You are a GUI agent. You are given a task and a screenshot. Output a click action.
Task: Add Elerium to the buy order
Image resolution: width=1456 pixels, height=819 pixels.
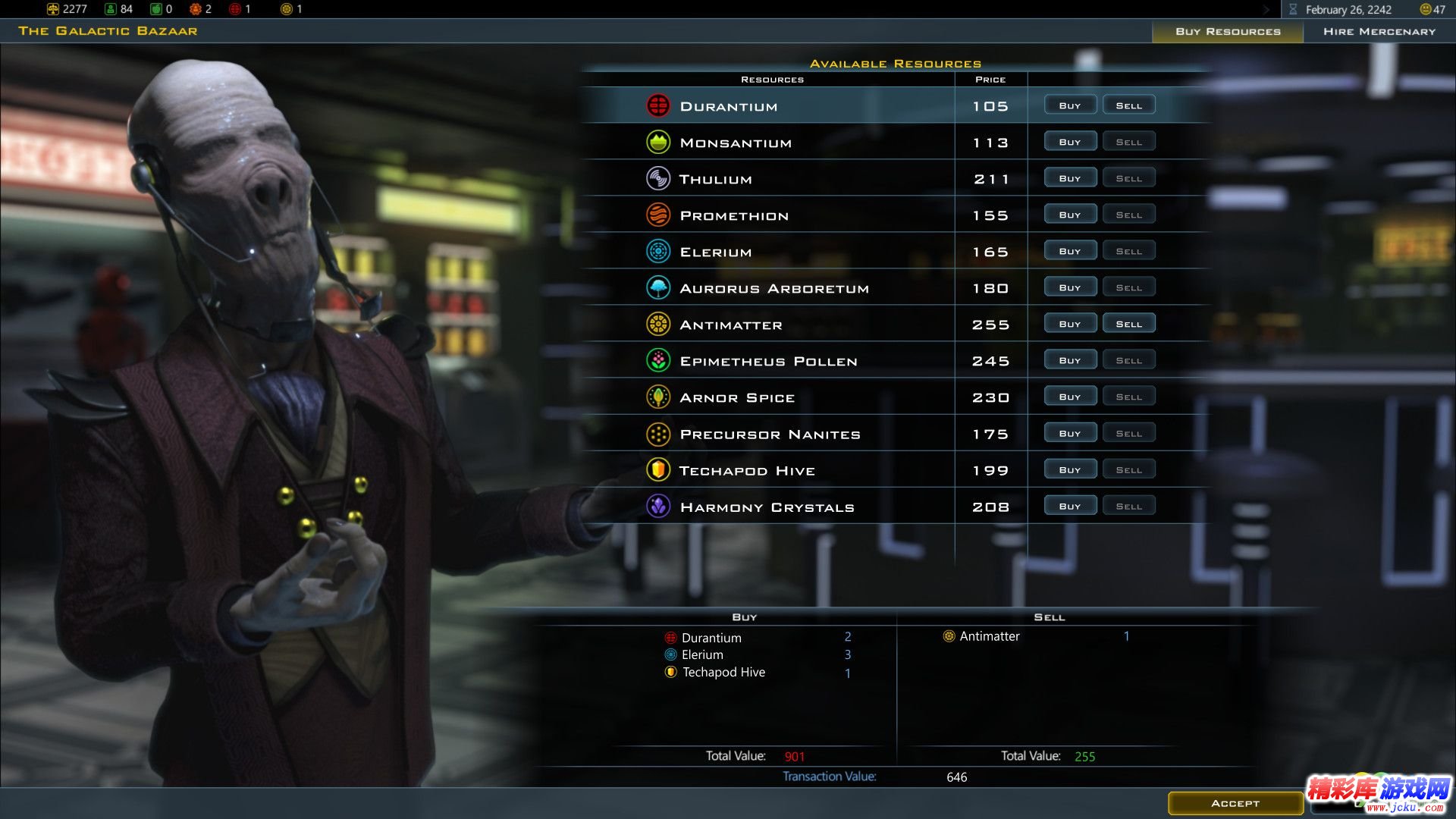point(1069,251)
